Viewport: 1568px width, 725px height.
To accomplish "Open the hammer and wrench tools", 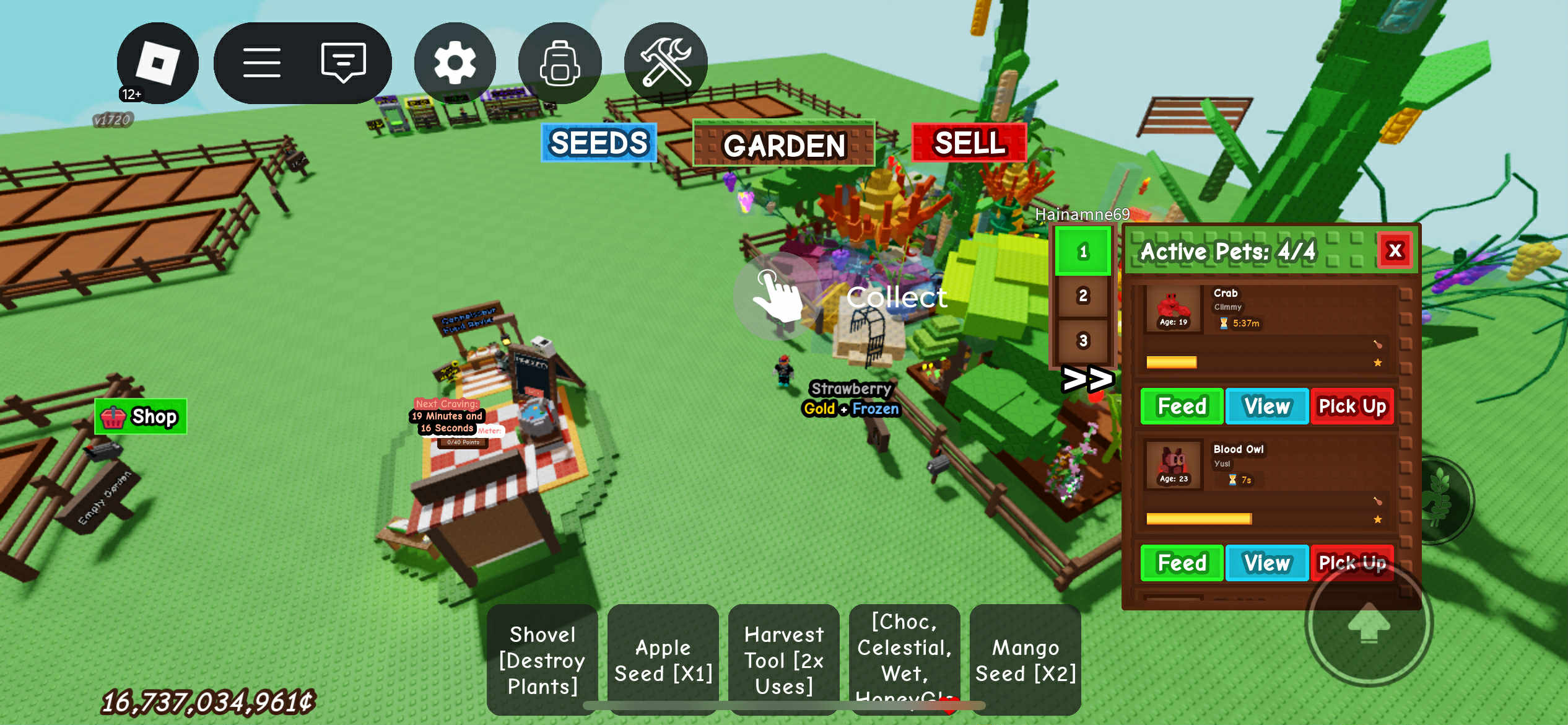I will (x=666, y=63).
